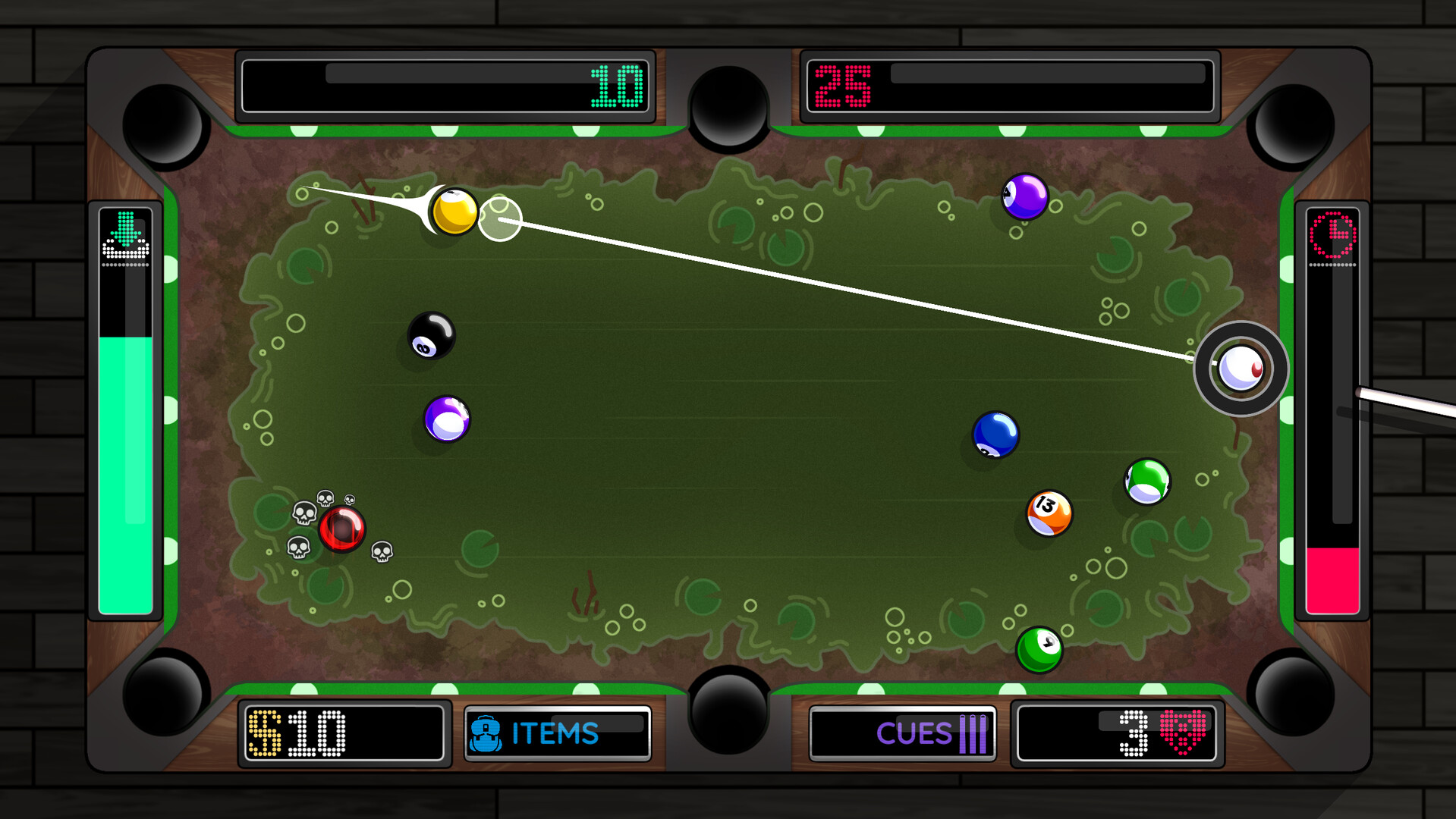Click the top middle pocket
The image size is (1456, 819).
(729, 106)
